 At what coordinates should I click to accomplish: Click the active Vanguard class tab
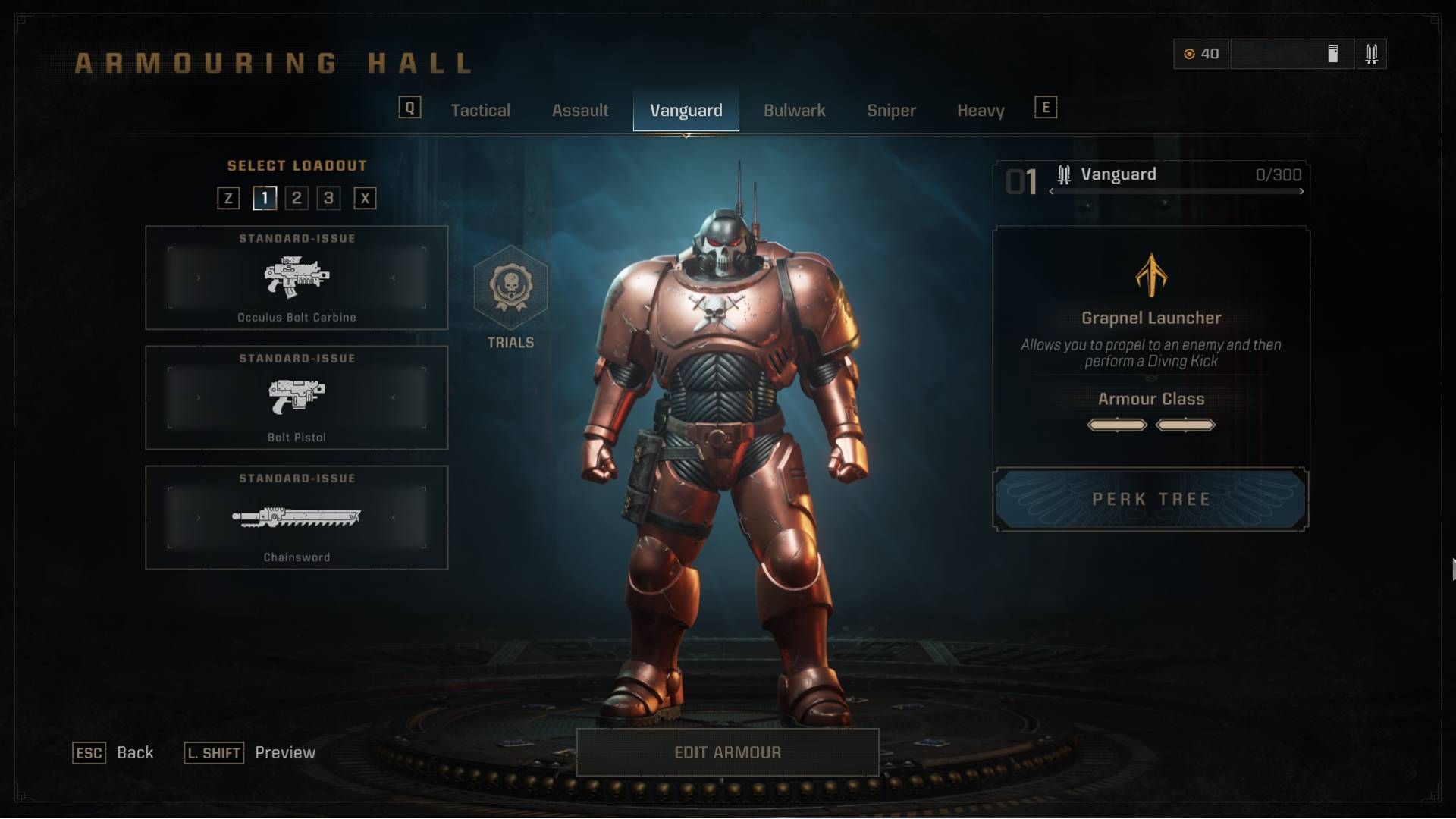(x=686, y=111)
